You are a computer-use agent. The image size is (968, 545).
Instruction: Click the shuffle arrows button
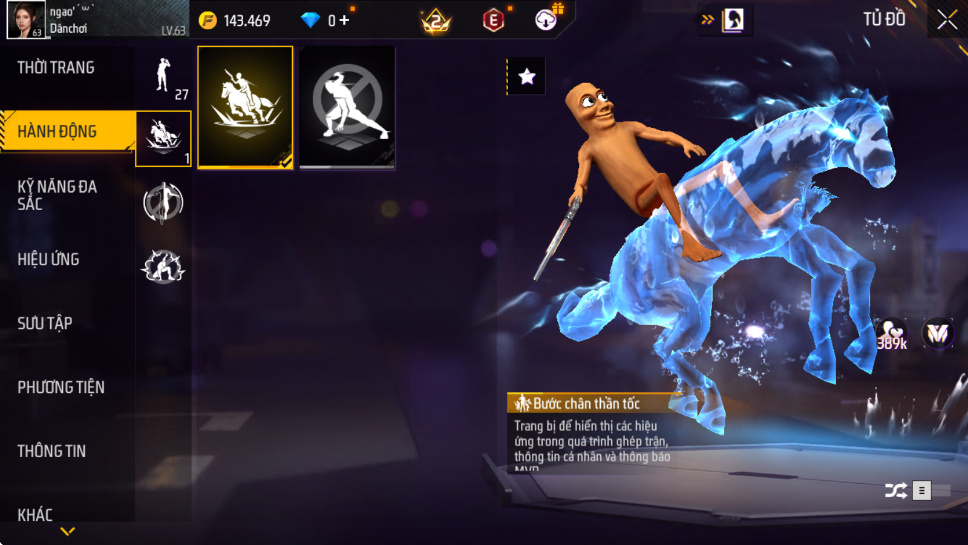895,490
